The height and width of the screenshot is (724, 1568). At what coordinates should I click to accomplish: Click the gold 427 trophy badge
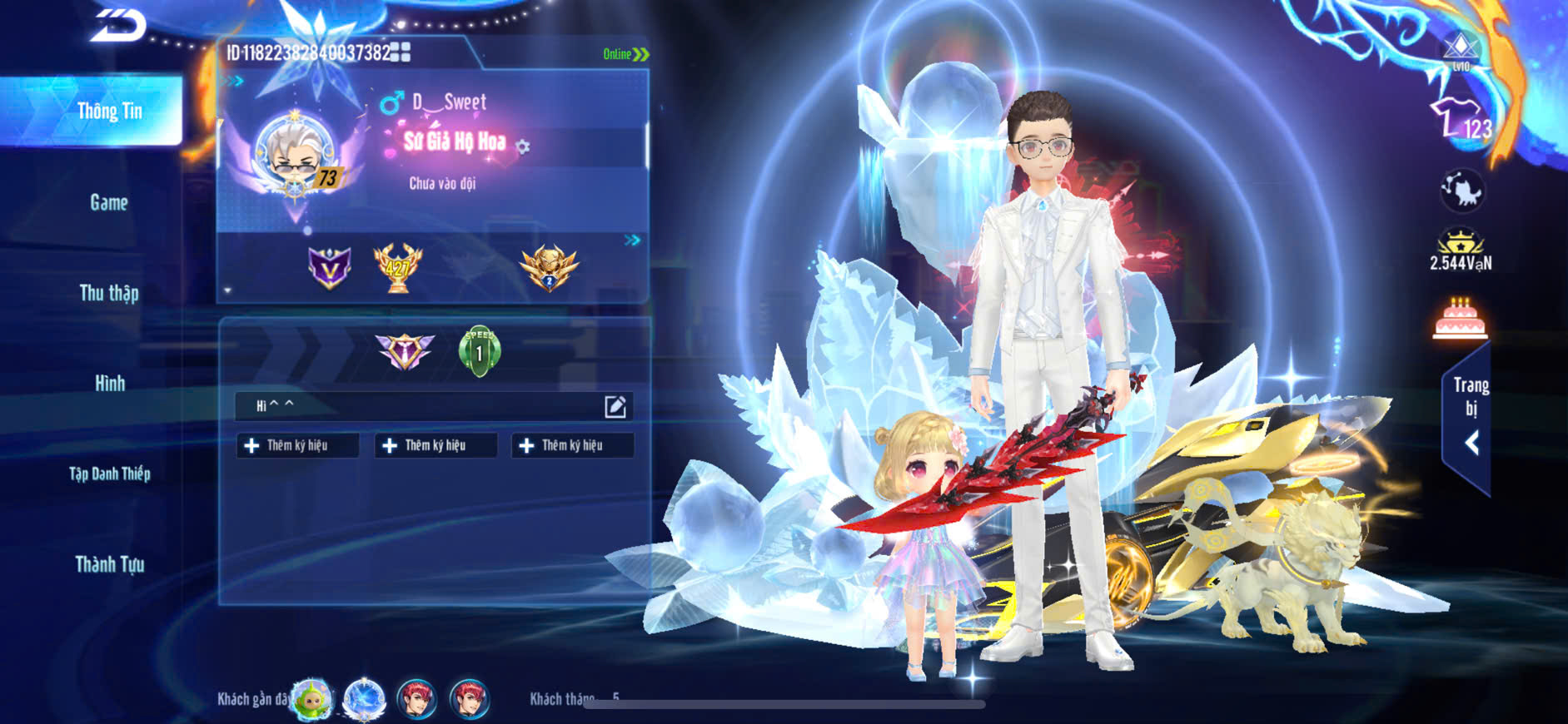[x=397, y=268]
